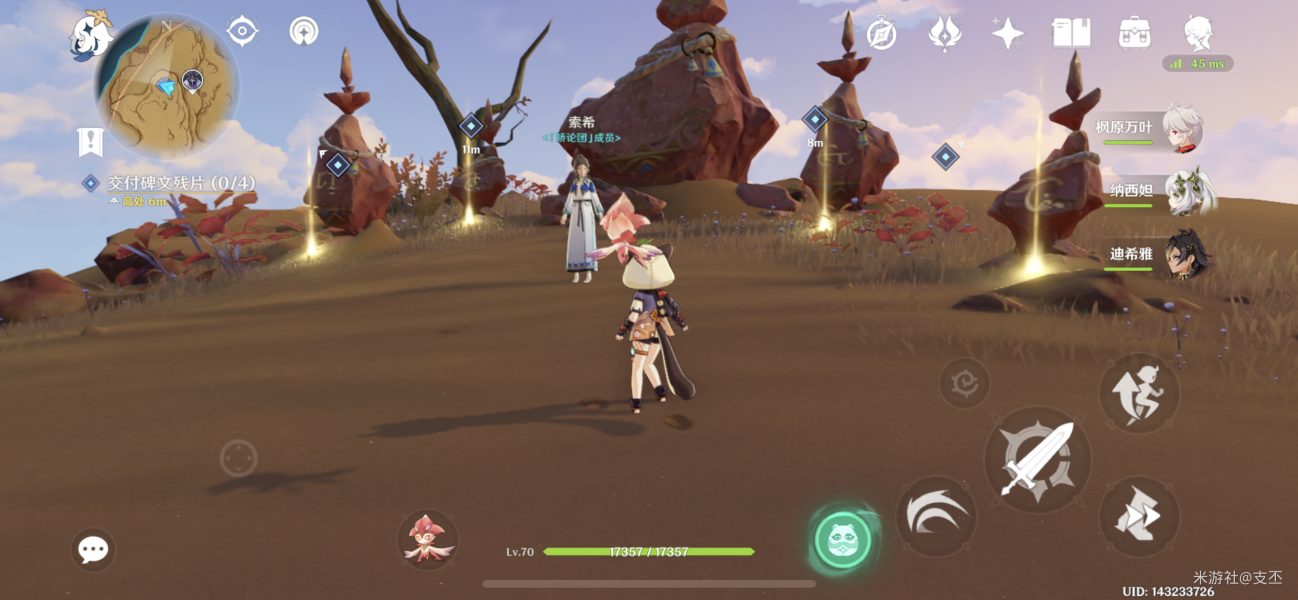Use the pink bird gadget icon
This screenshot has width=1298, height=600.
pos(428,539)
